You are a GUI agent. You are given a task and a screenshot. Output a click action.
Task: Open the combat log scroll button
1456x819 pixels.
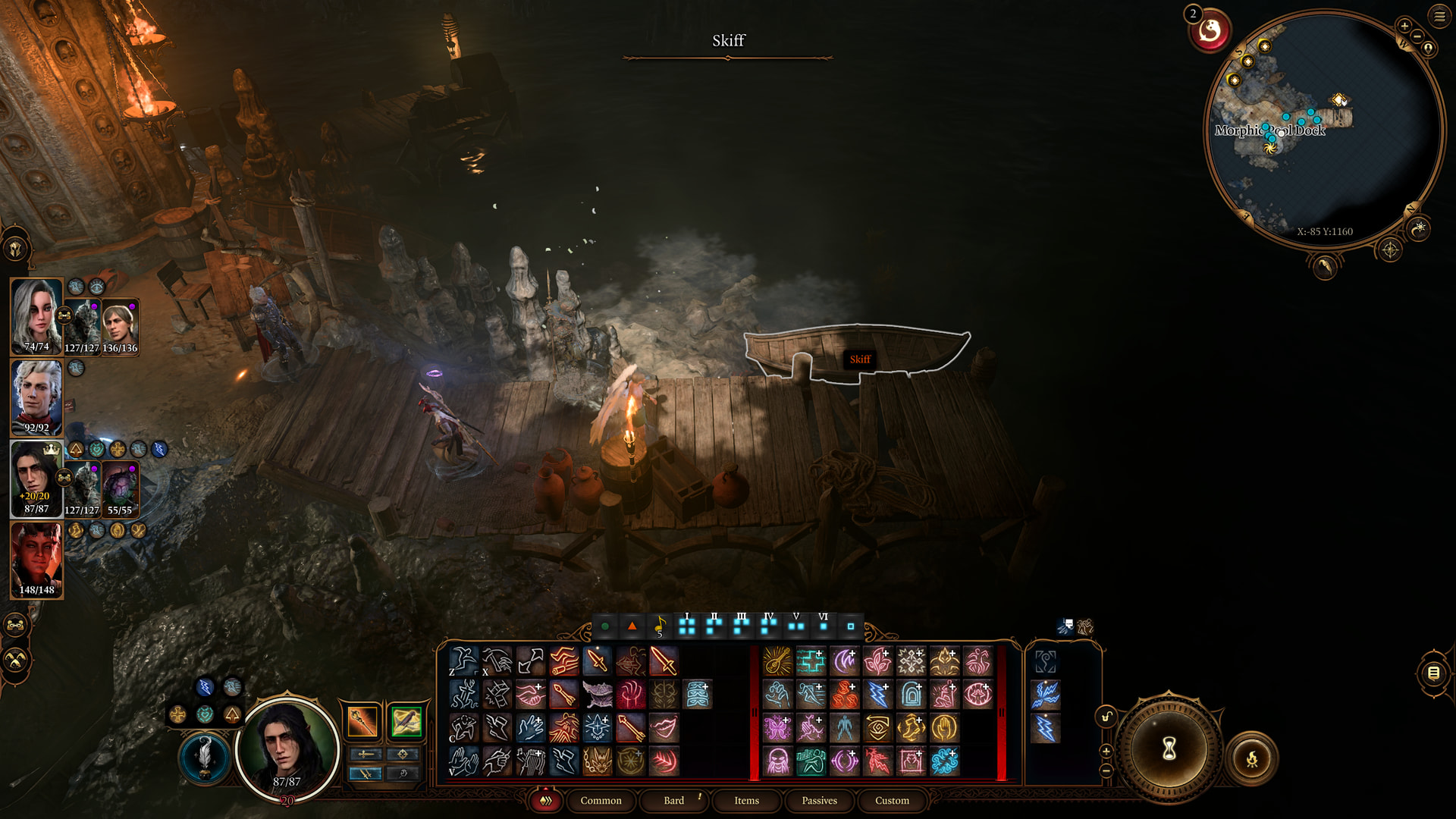[1433, 673]
